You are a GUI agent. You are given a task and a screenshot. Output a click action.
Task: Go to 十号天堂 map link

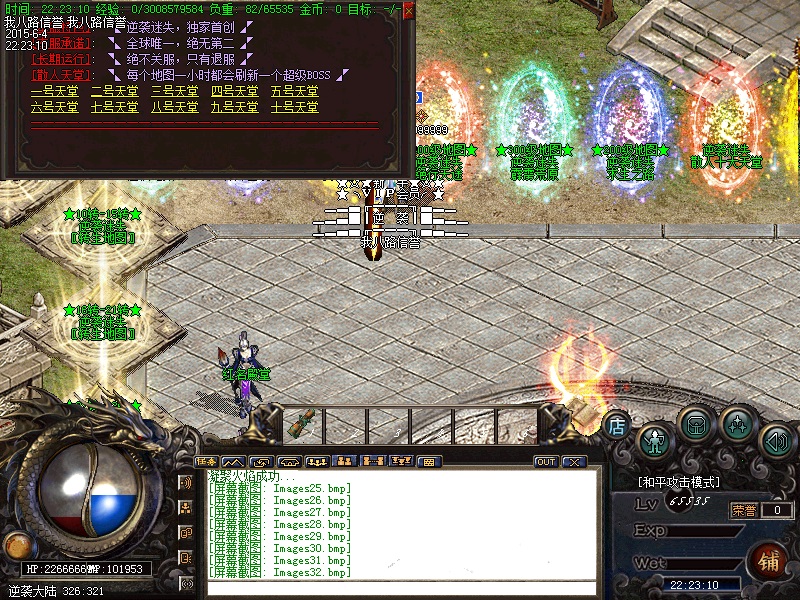point(295,106)
